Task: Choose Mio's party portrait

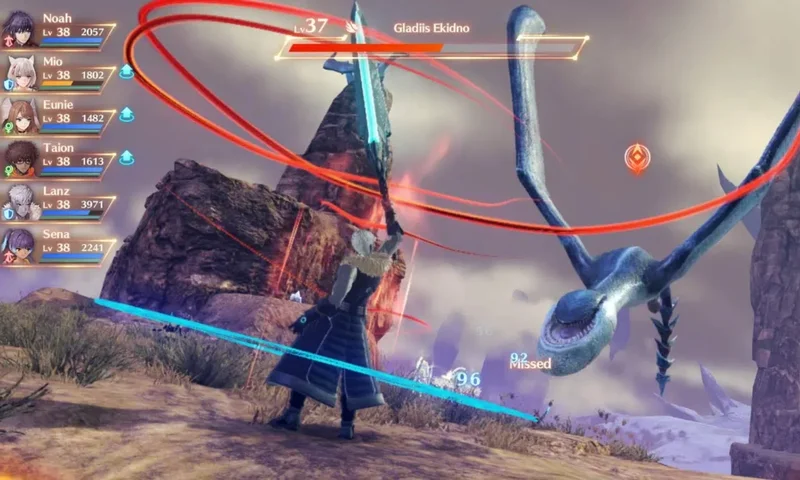Action: 23,73
